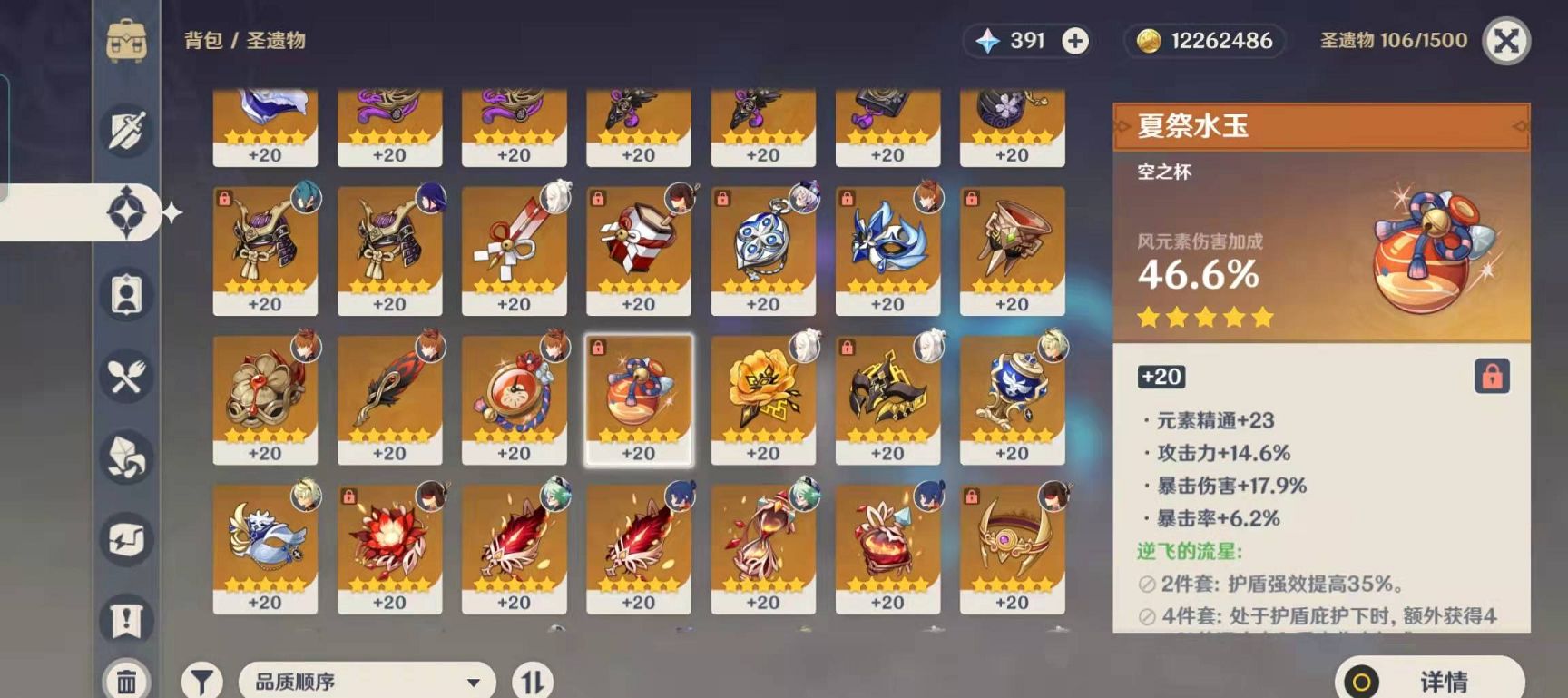Open the artifact filter funnel button
Screen dimensions: 1568x698
[201, 681]
